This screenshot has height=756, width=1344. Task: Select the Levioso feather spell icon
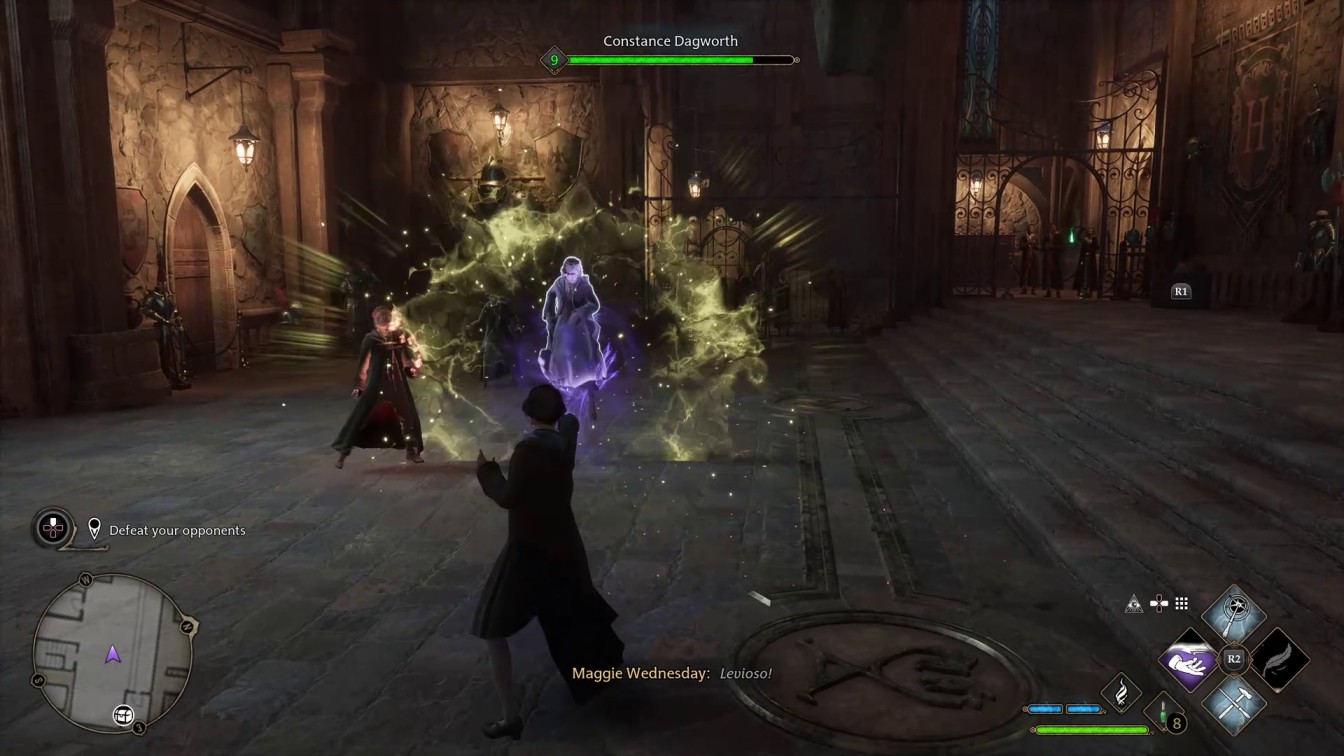pyautogui.click(x=1281, y=659)
